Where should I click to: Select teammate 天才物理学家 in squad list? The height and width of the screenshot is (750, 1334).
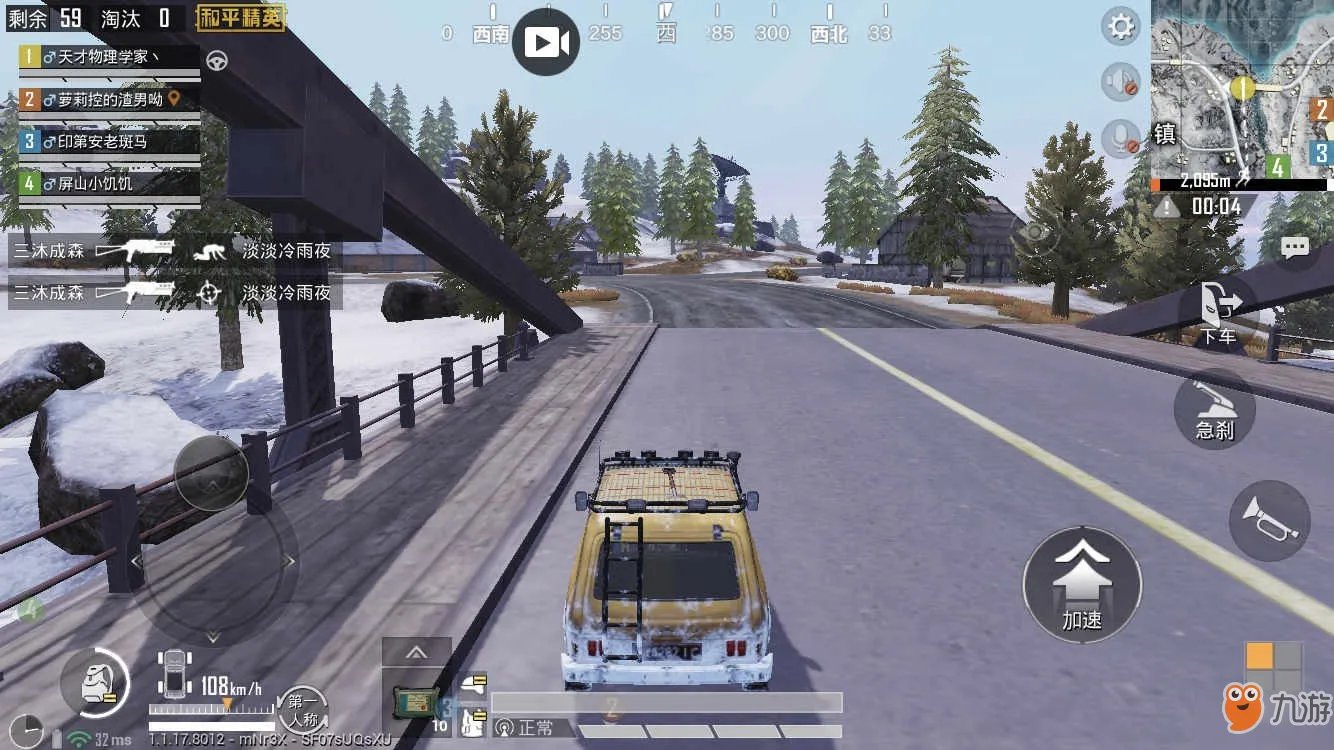pyautogui.click(x=109, y=57)
